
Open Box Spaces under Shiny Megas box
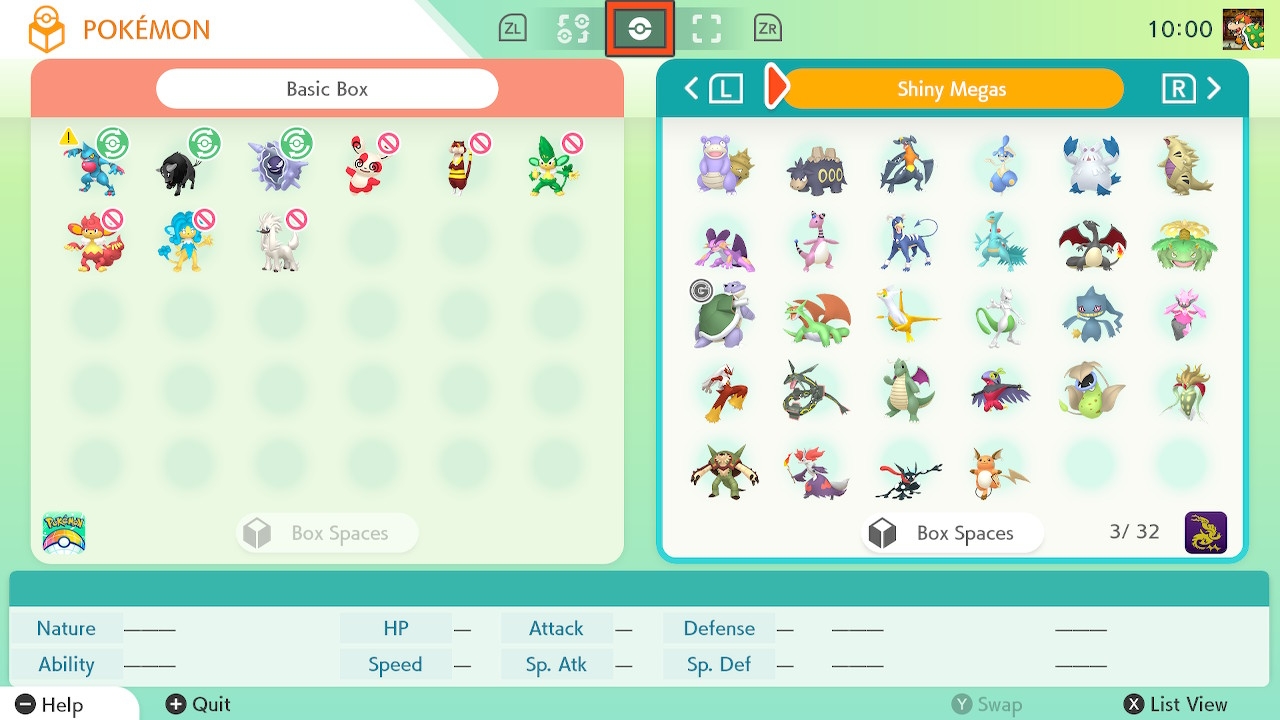(x=951, y=533)
